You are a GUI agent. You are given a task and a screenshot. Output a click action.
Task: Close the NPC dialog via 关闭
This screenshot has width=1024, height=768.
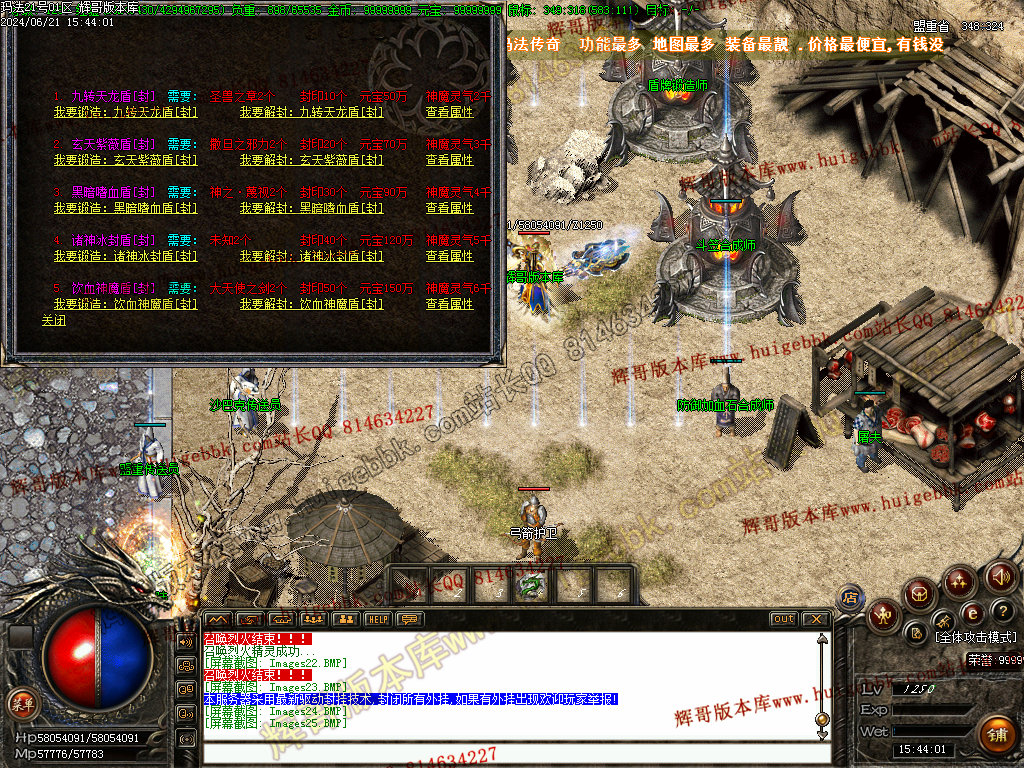(x=53, y=321)
